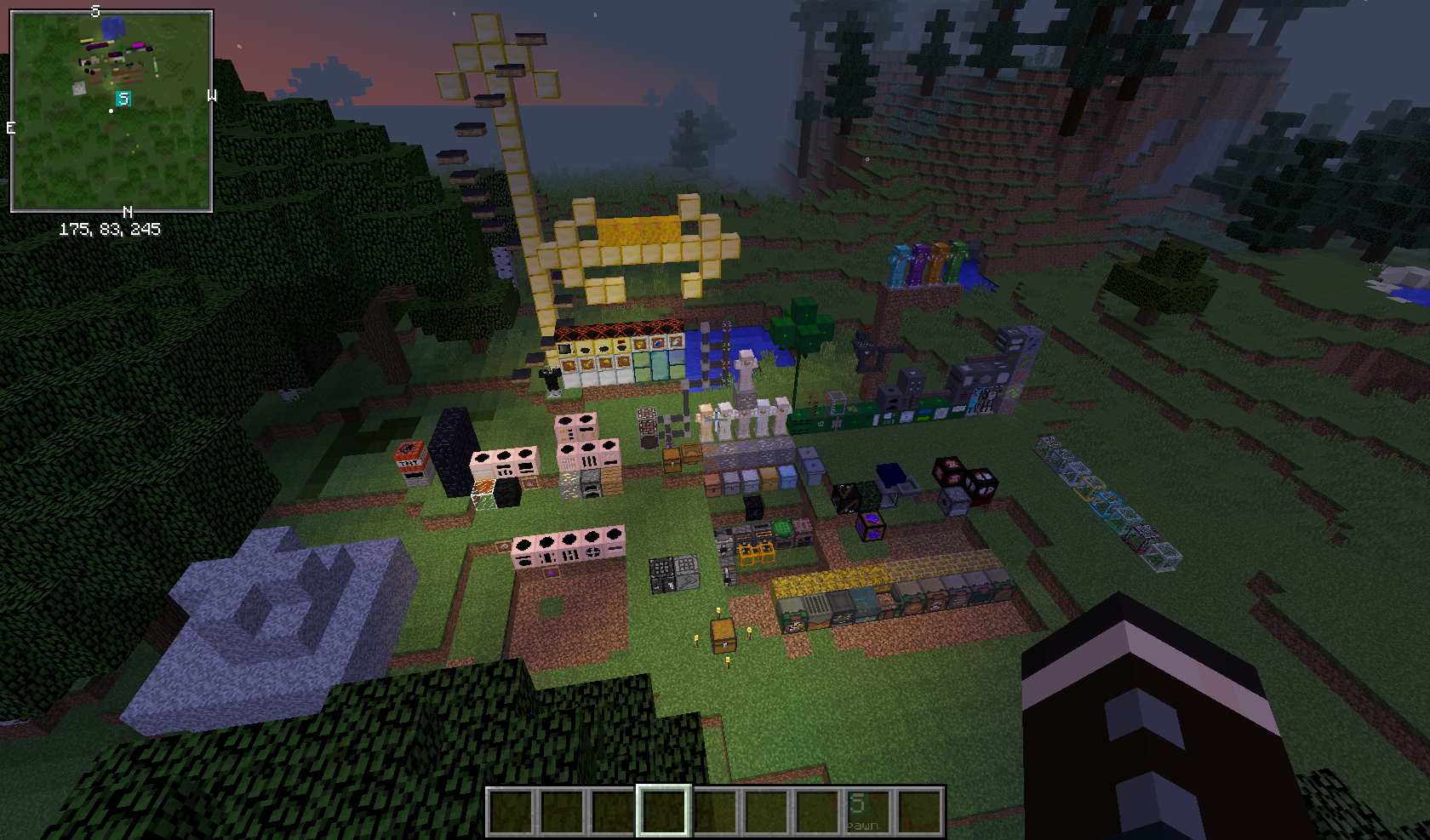1430x840 pixels.
Task: Click the "S" compass marker atop the minimap
Action: 96,10
